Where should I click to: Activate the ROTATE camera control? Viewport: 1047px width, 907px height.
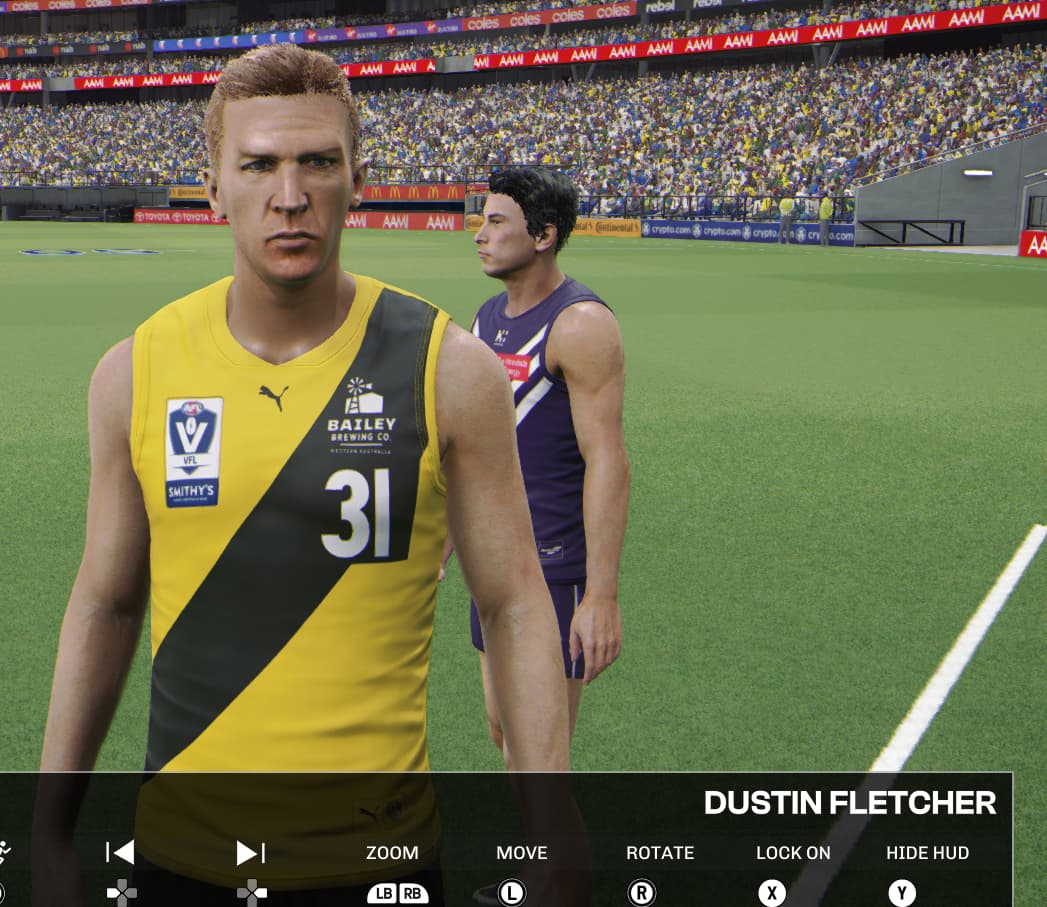click(659, 853)
